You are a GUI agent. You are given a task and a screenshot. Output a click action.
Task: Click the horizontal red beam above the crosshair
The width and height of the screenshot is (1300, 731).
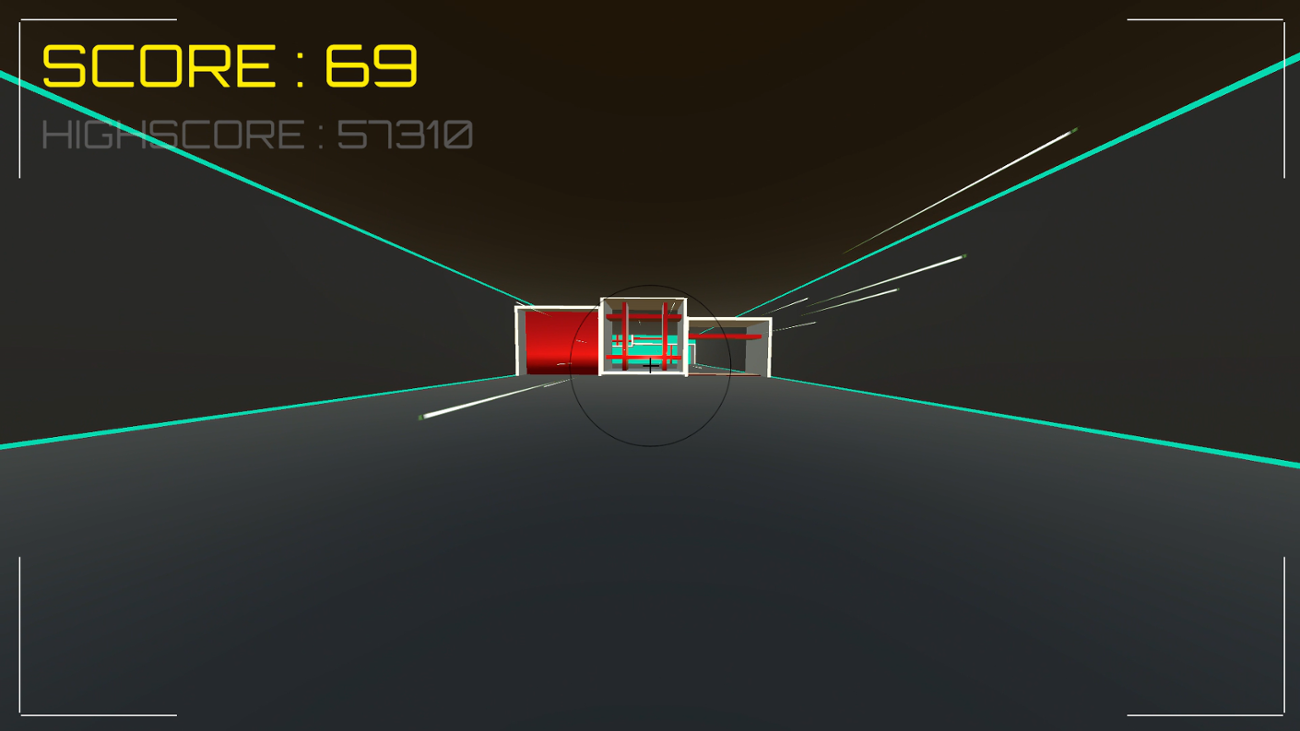pyautogui.click(x=643, y=316)
